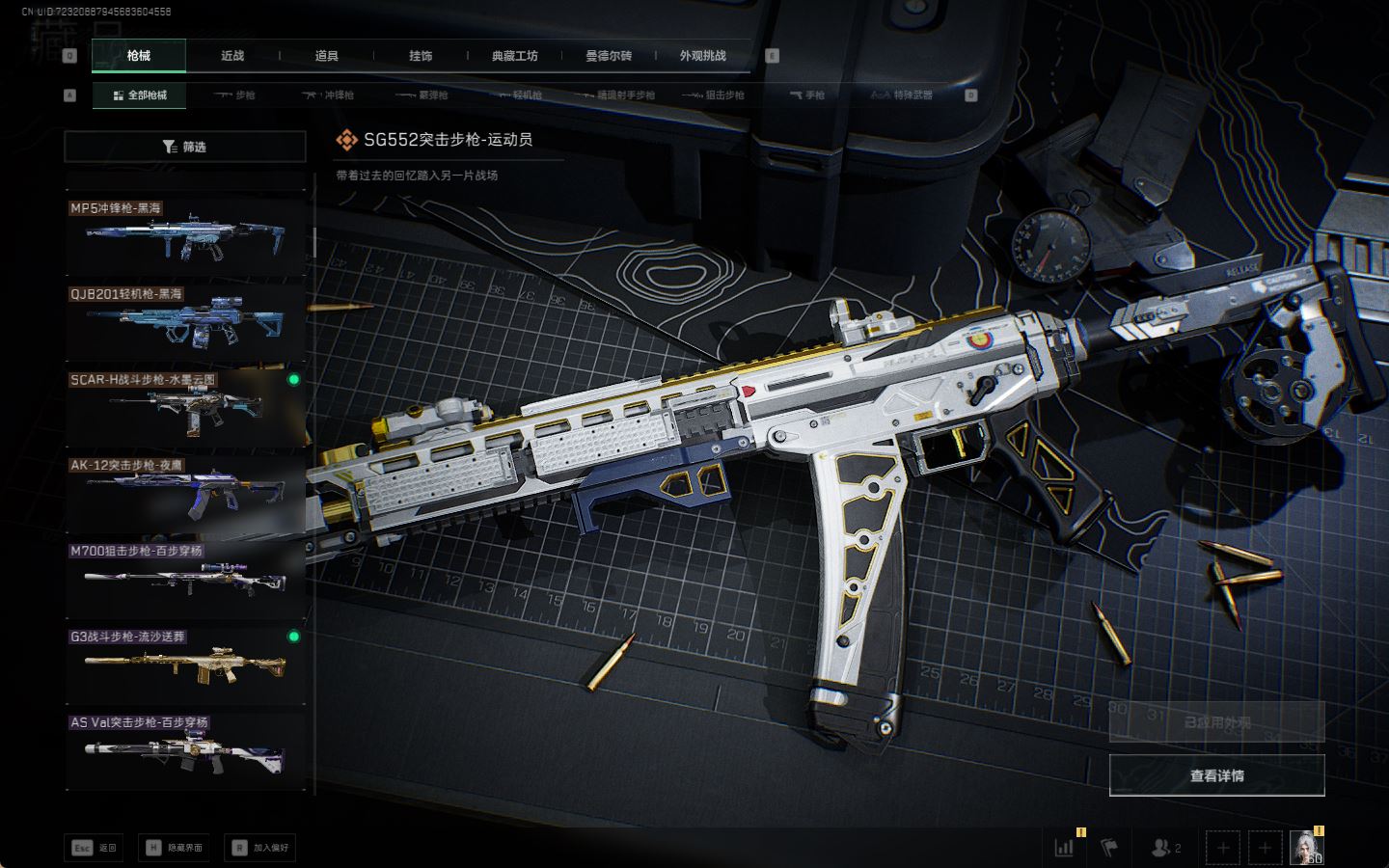Select the 挂饰 charms tab

[x=421, y=56]
